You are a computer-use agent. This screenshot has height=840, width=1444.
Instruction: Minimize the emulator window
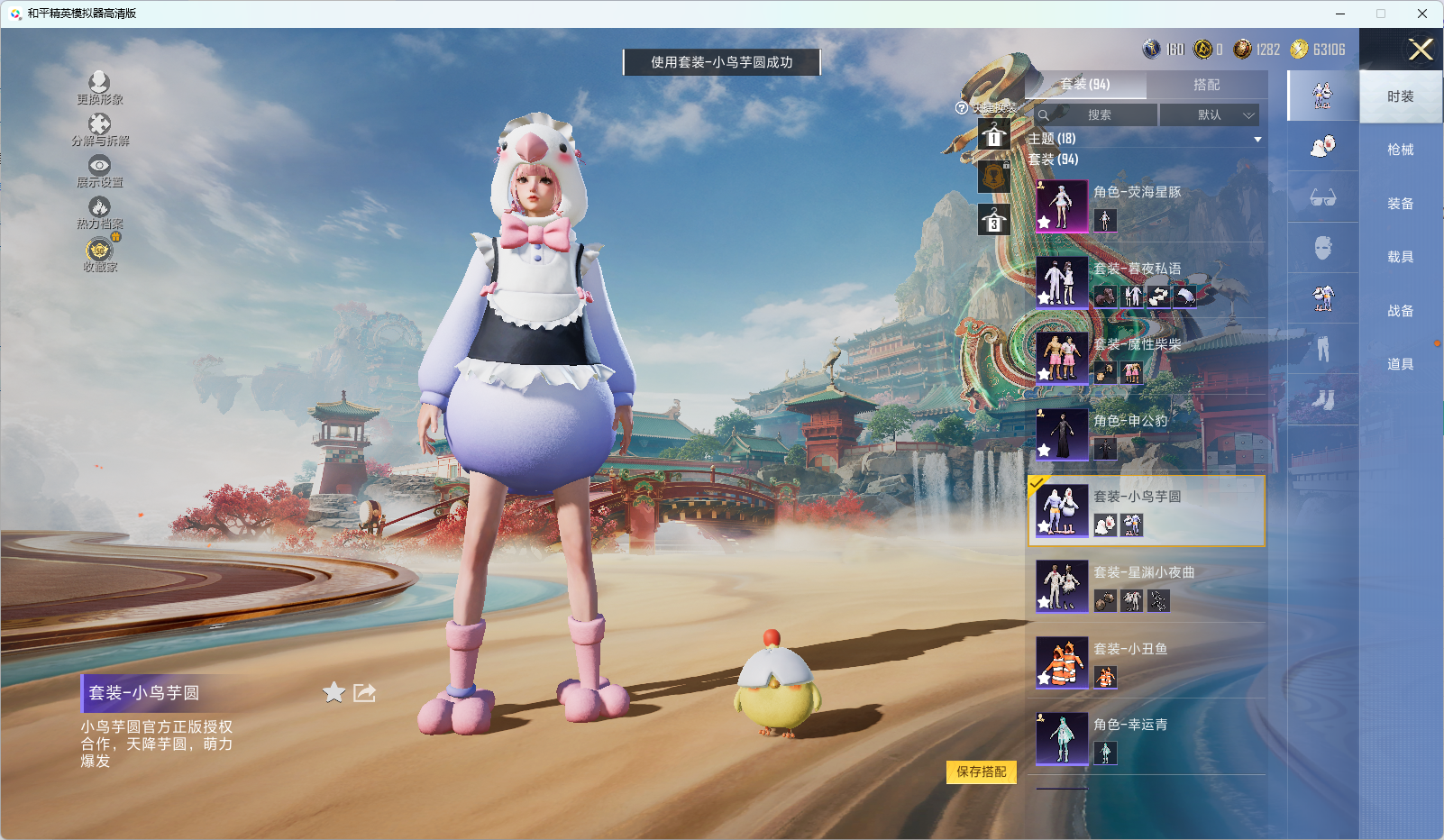click(1340, 14)
